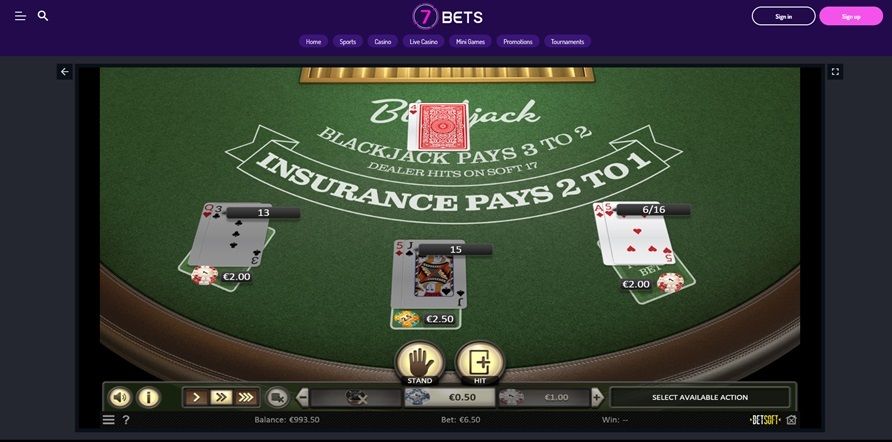Select the €0.50 chip
Screen dimensions: 892x442
(447, 397)
